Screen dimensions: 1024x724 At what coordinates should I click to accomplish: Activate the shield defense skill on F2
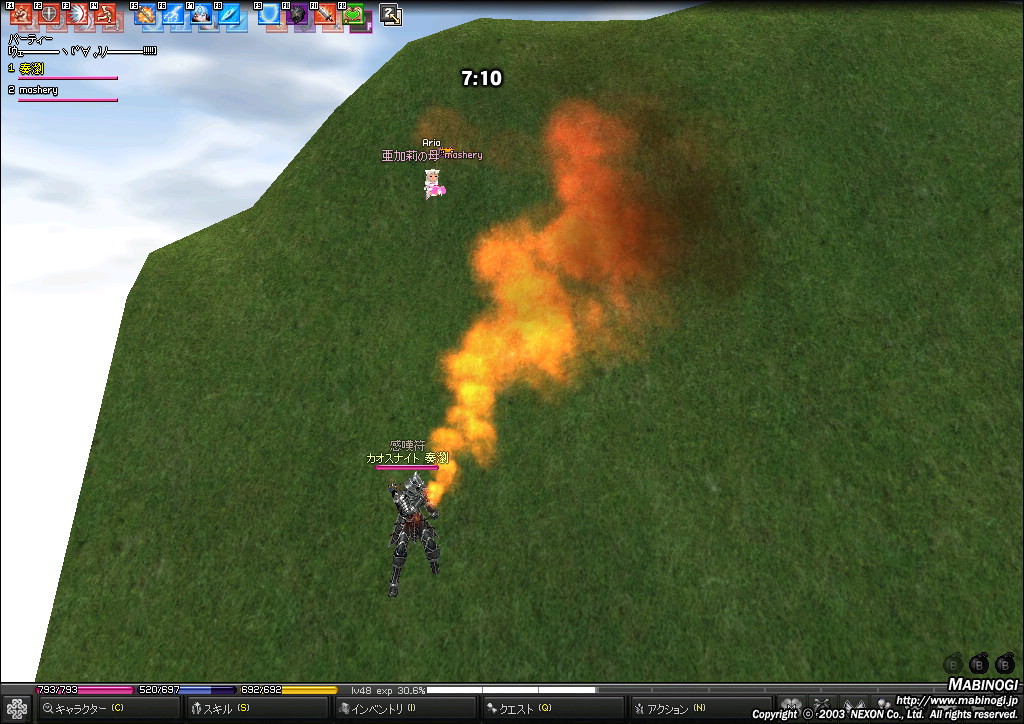[49, 15]
